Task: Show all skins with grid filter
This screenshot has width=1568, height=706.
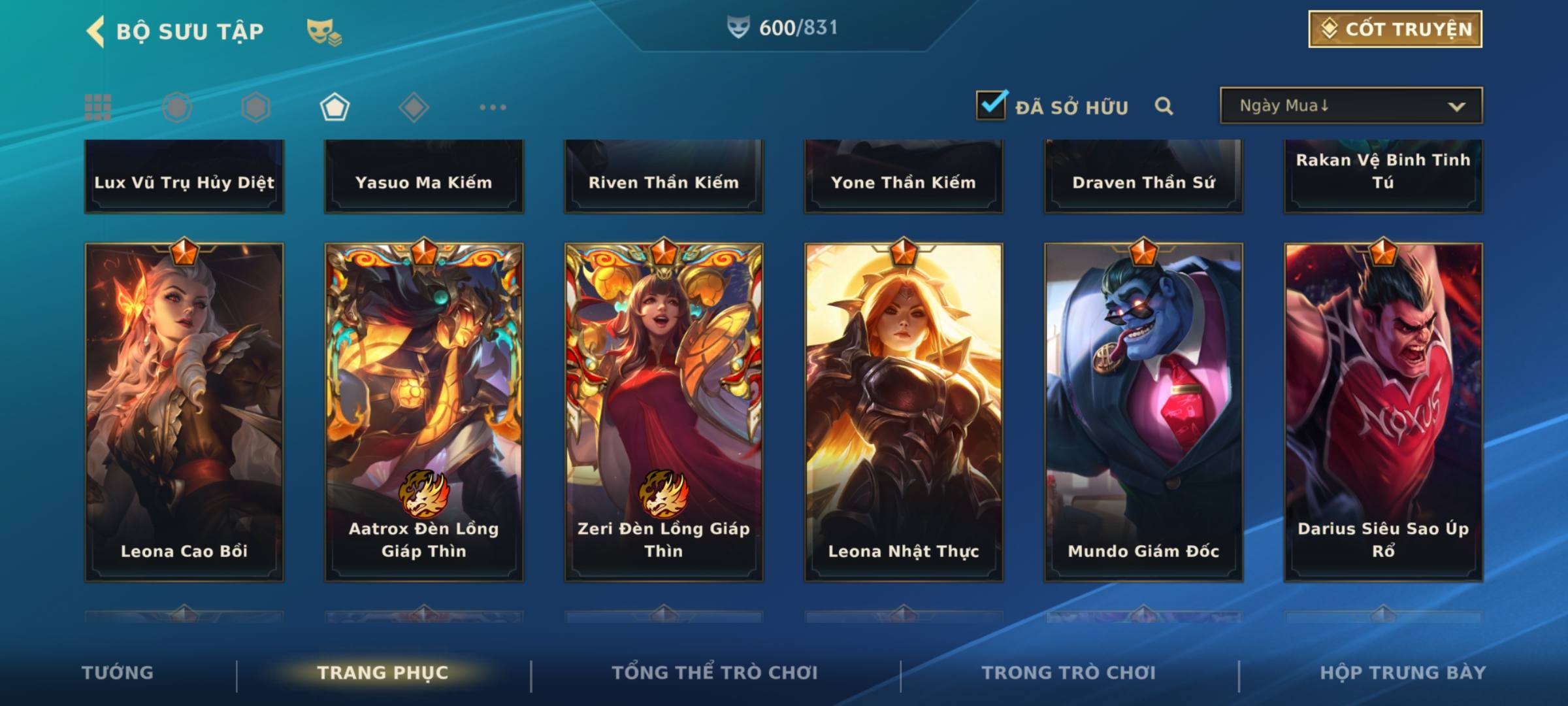Action: (98, 107)
